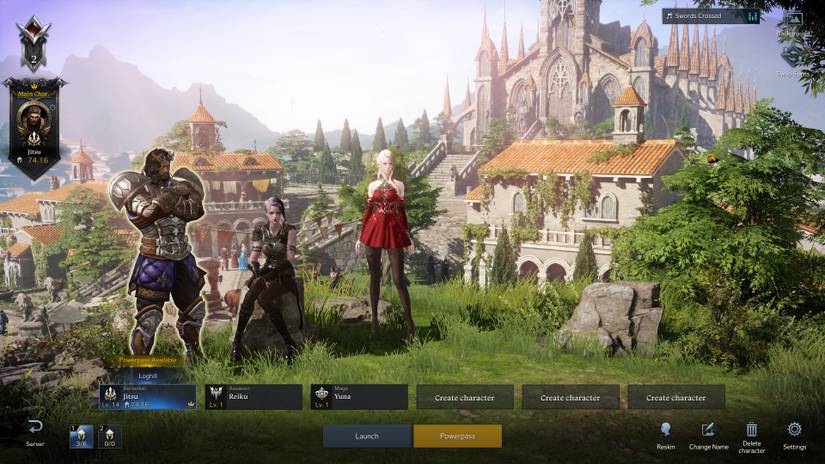Click the Main Char Jitsu portrait badge
The width and height of the screenshot is (825, 464).
35,125
